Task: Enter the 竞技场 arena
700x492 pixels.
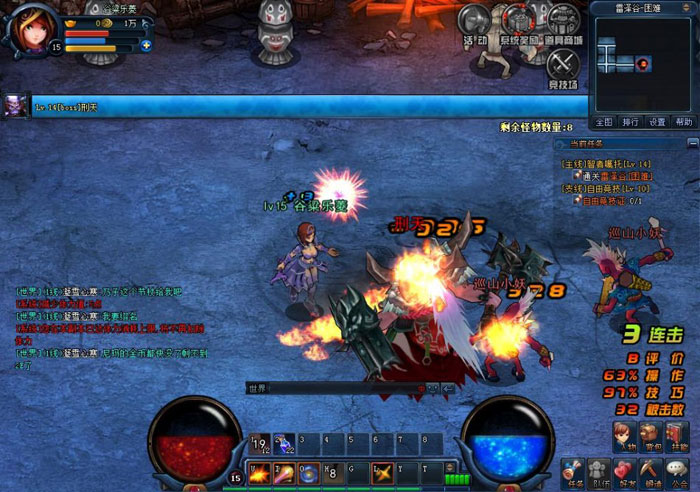Action: [x=563, y=65]
